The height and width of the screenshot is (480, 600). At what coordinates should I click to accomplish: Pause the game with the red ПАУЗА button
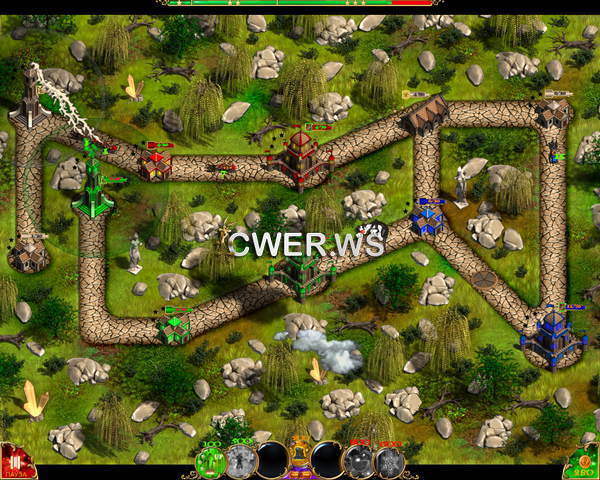pos(15,462)
